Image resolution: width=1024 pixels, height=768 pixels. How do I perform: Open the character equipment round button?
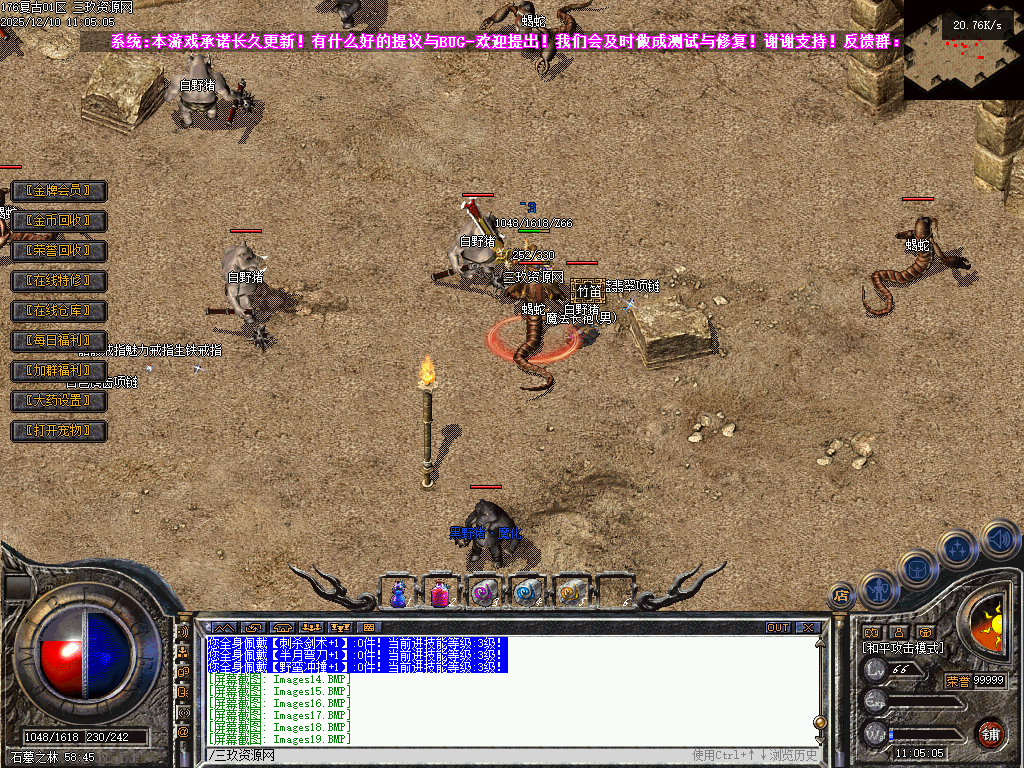(878, 590)
